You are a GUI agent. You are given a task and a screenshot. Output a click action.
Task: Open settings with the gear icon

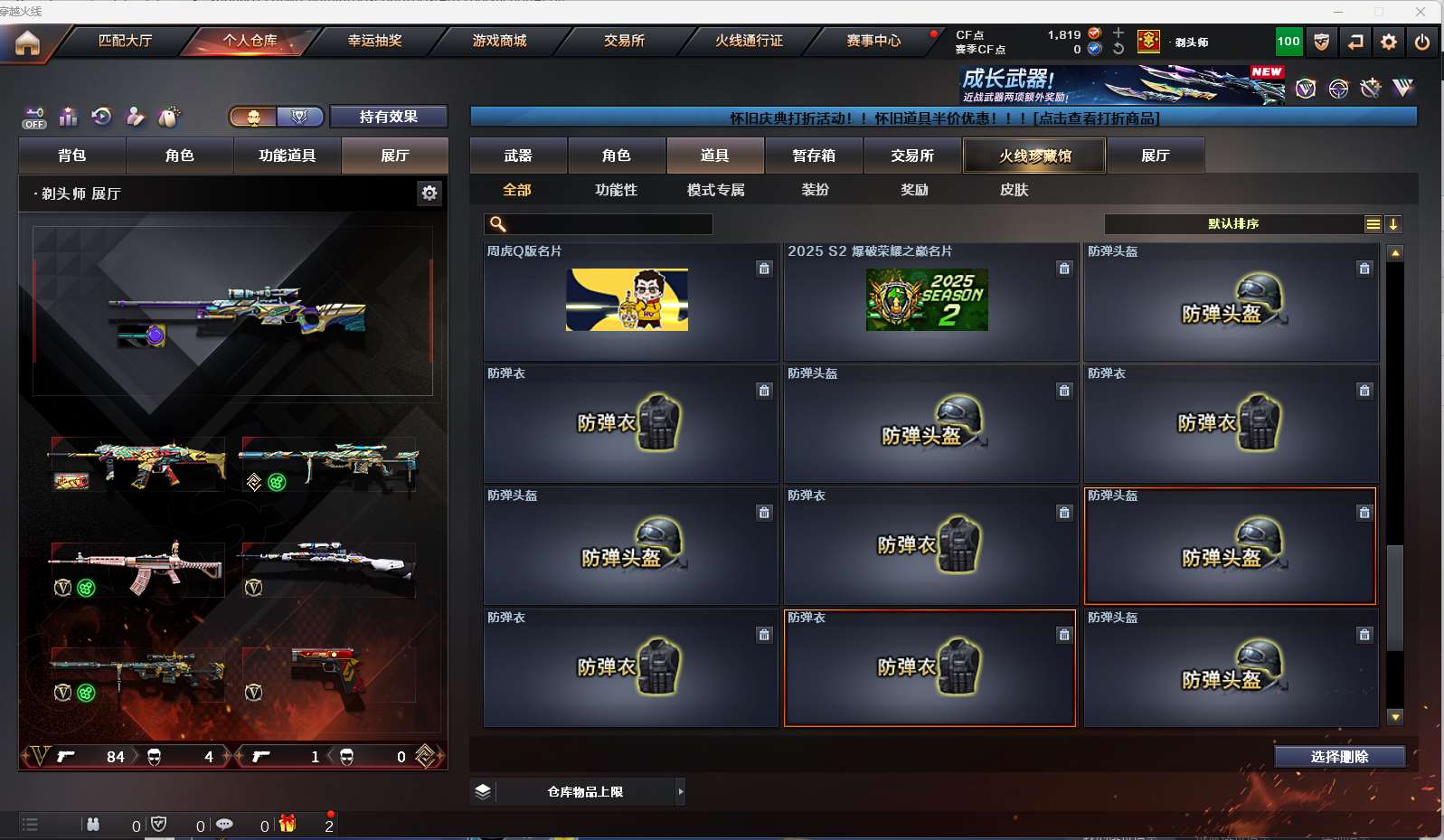pyautogui.click(x=1389, y=42)
